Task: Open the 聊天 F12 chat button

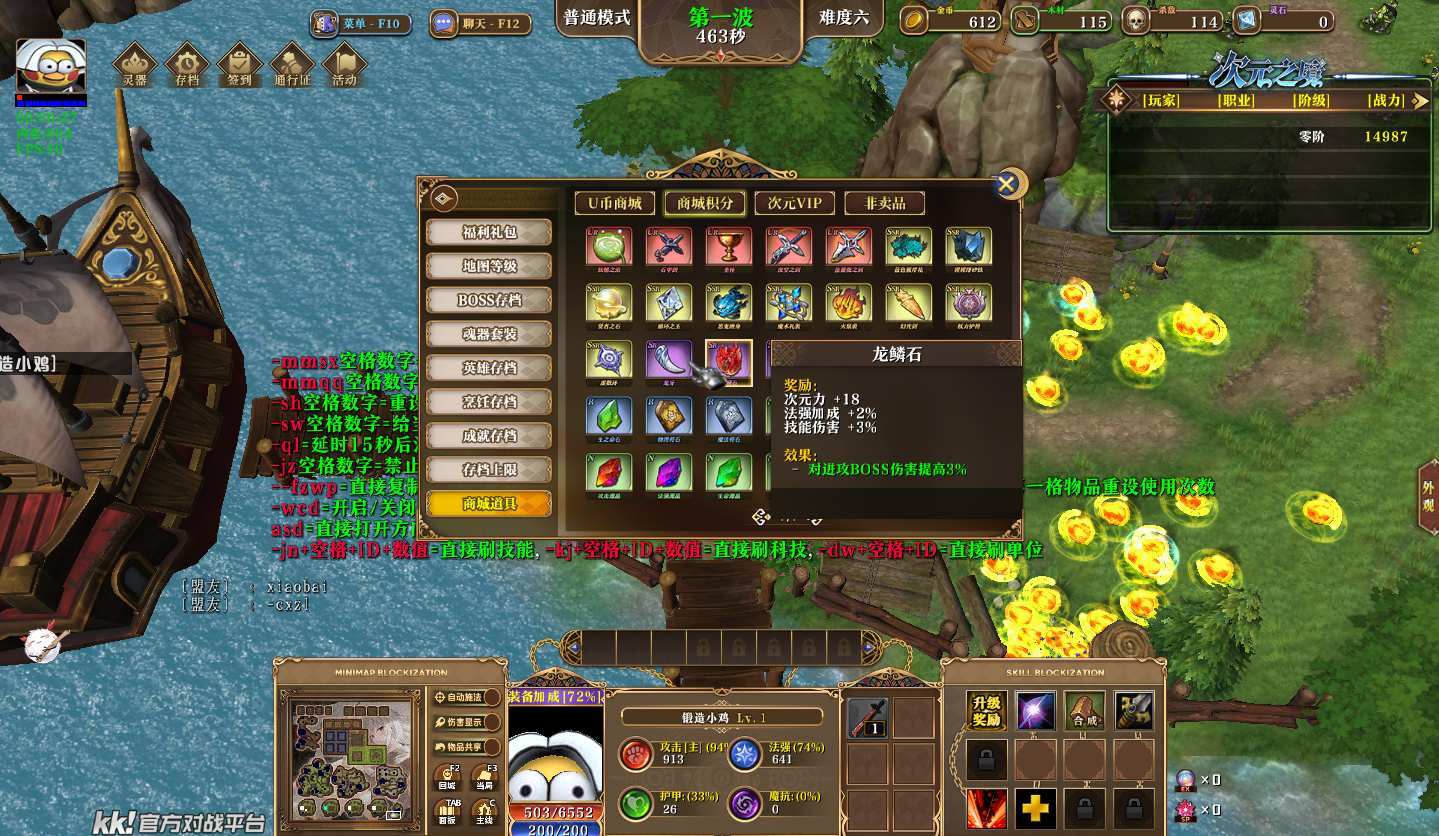Action: pyautogui.click(x=478, y=23)
